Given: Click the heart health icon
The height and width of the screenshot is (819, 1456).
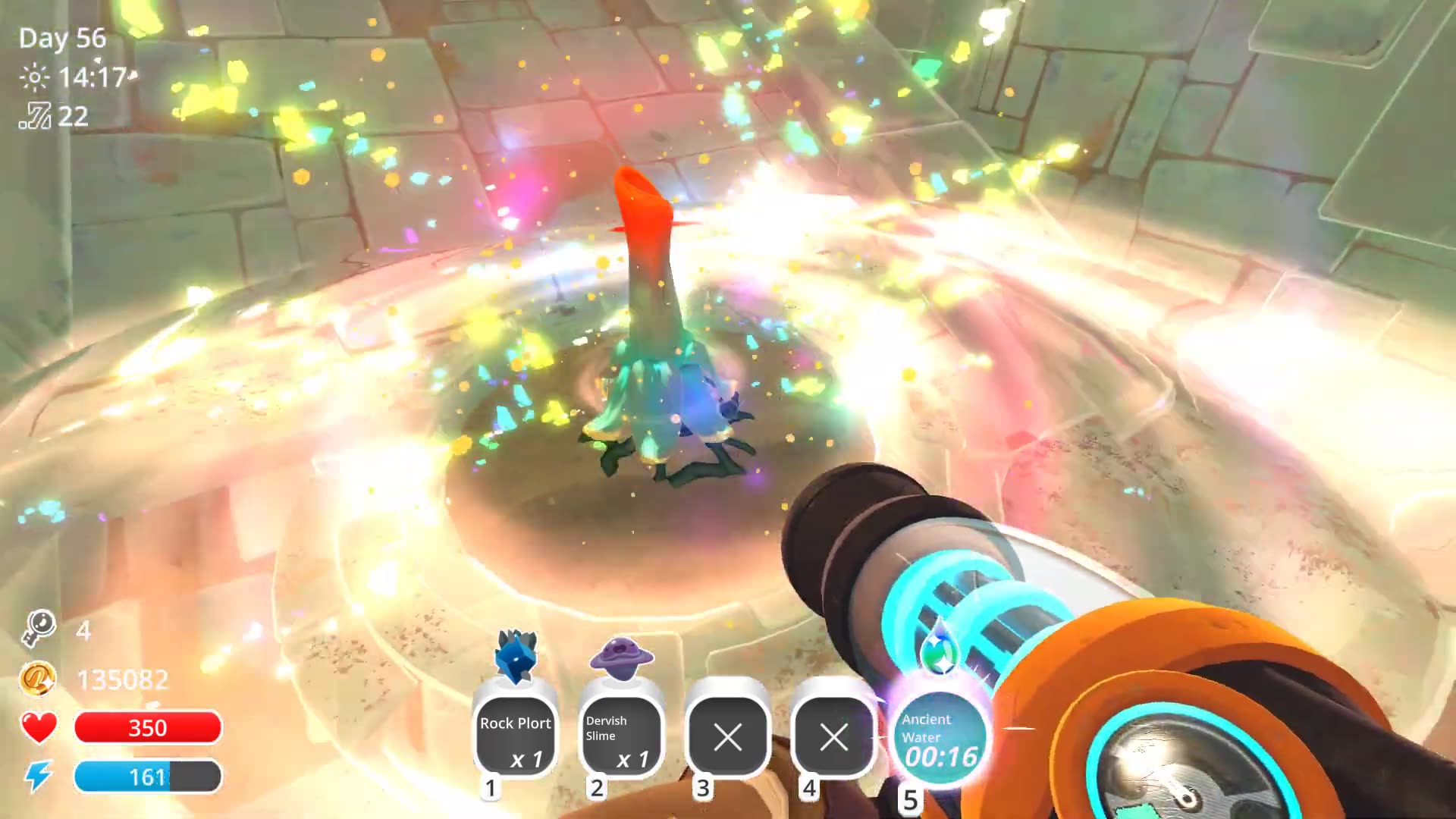Looking at the screenshot, I should 38,728.
